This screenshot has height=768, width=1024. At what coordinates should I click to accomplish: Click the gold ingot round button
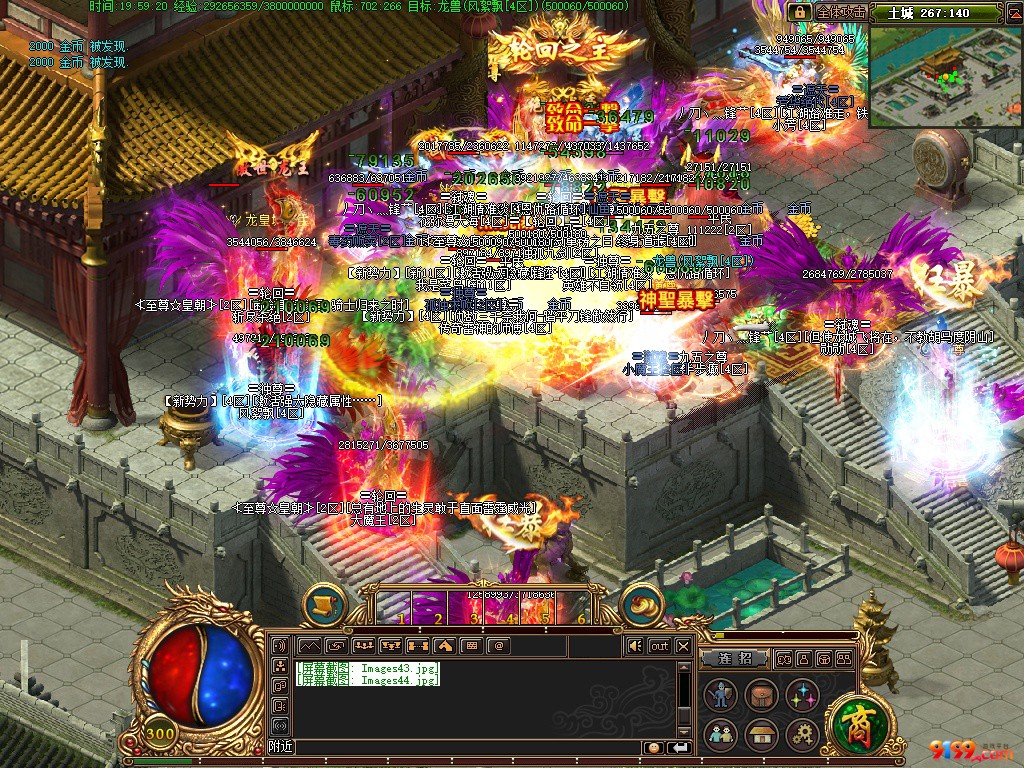tap(641, 604)
